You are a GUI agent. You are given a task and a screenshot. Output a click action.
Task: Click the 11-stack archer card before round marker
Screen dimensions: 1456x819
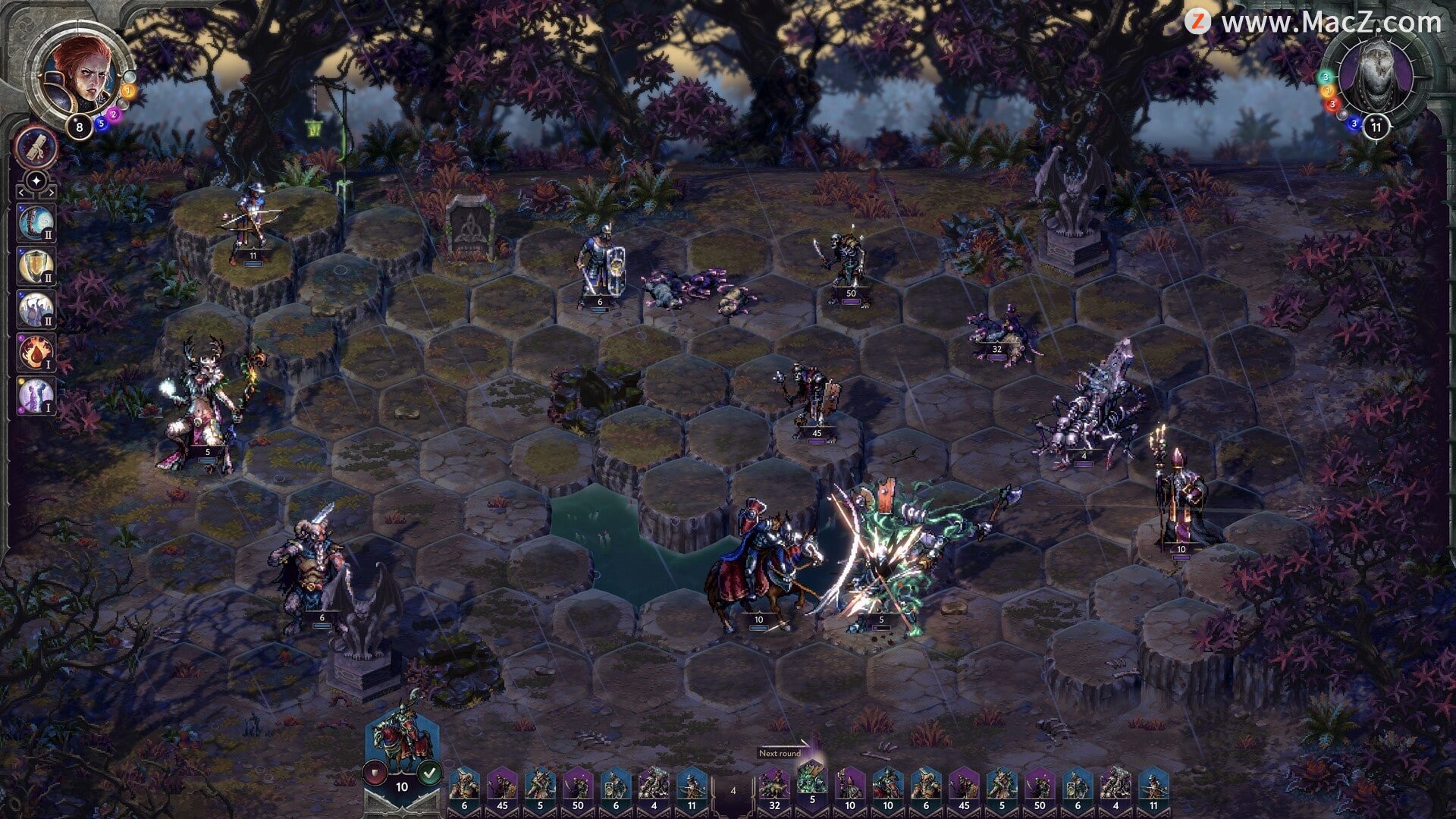point(692,789)
